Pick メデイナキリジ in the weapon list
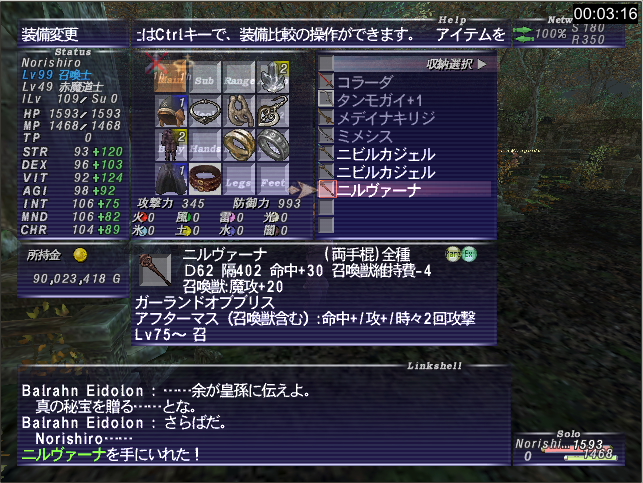 coord(385,117)
